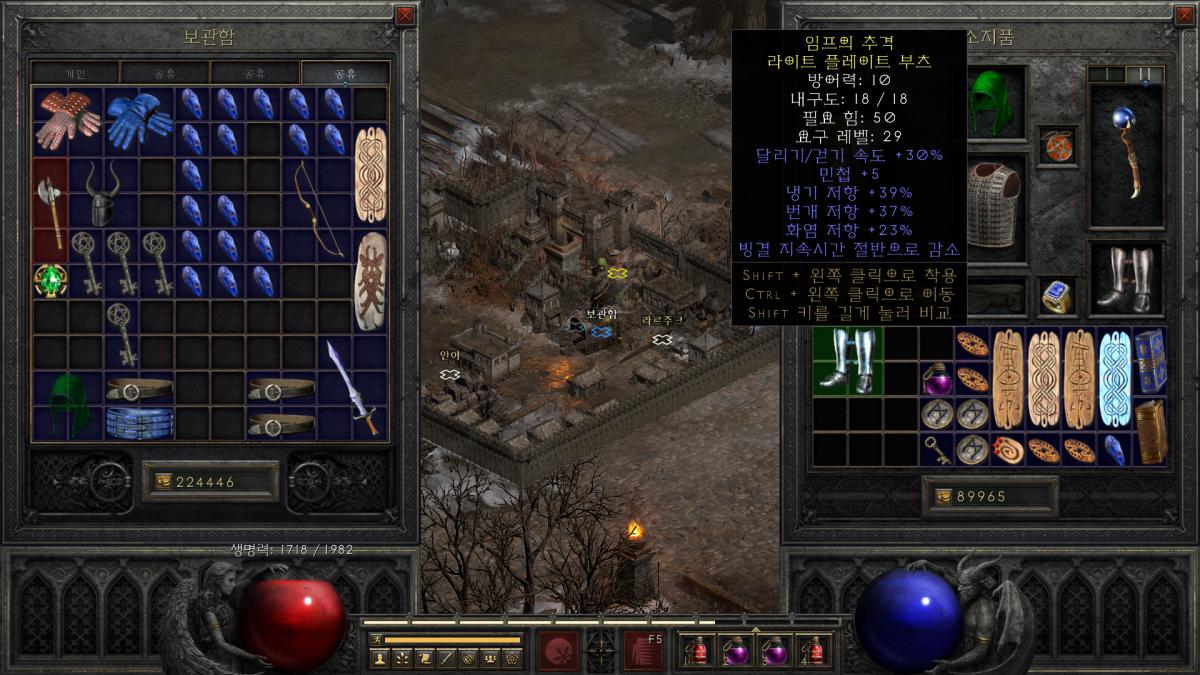The image size is (1200, 675).
Task: Select the horned helm in stash
Action: 104,194
